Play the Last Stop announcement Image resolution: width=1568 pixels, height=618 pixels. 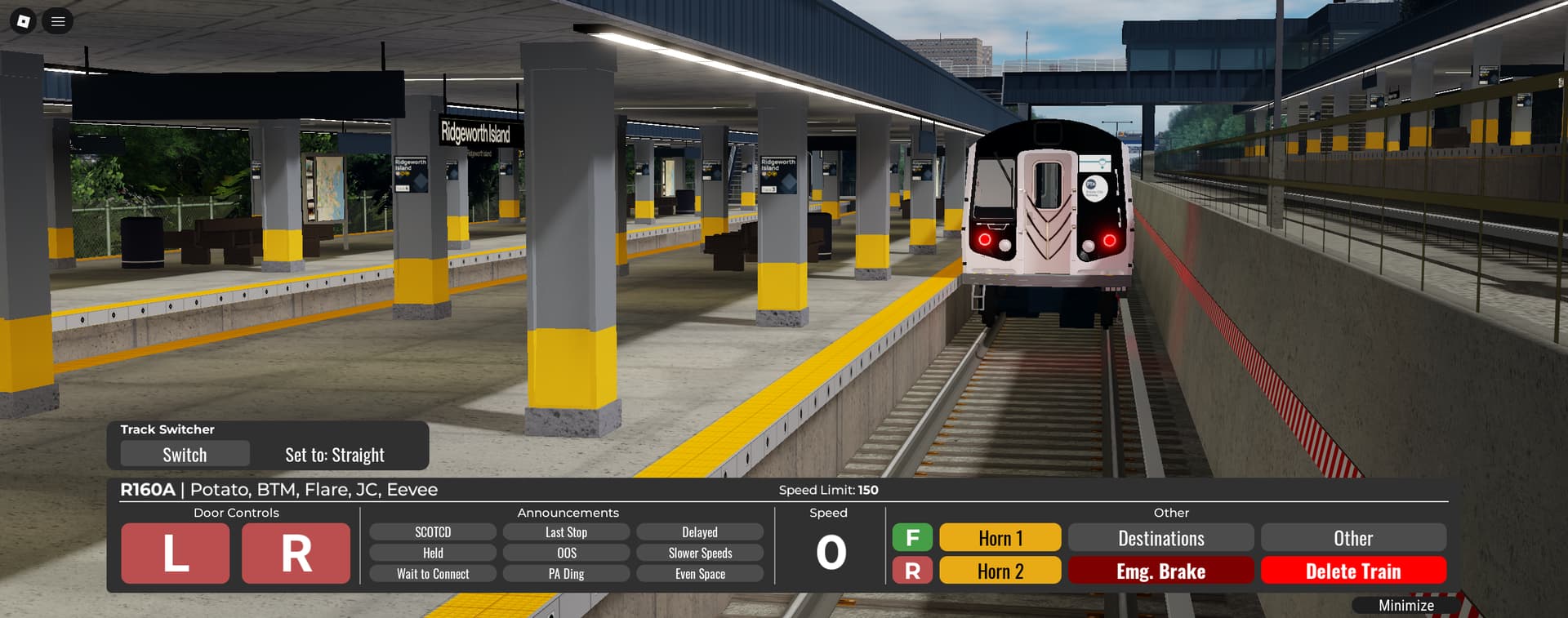(x=566, y=532)
